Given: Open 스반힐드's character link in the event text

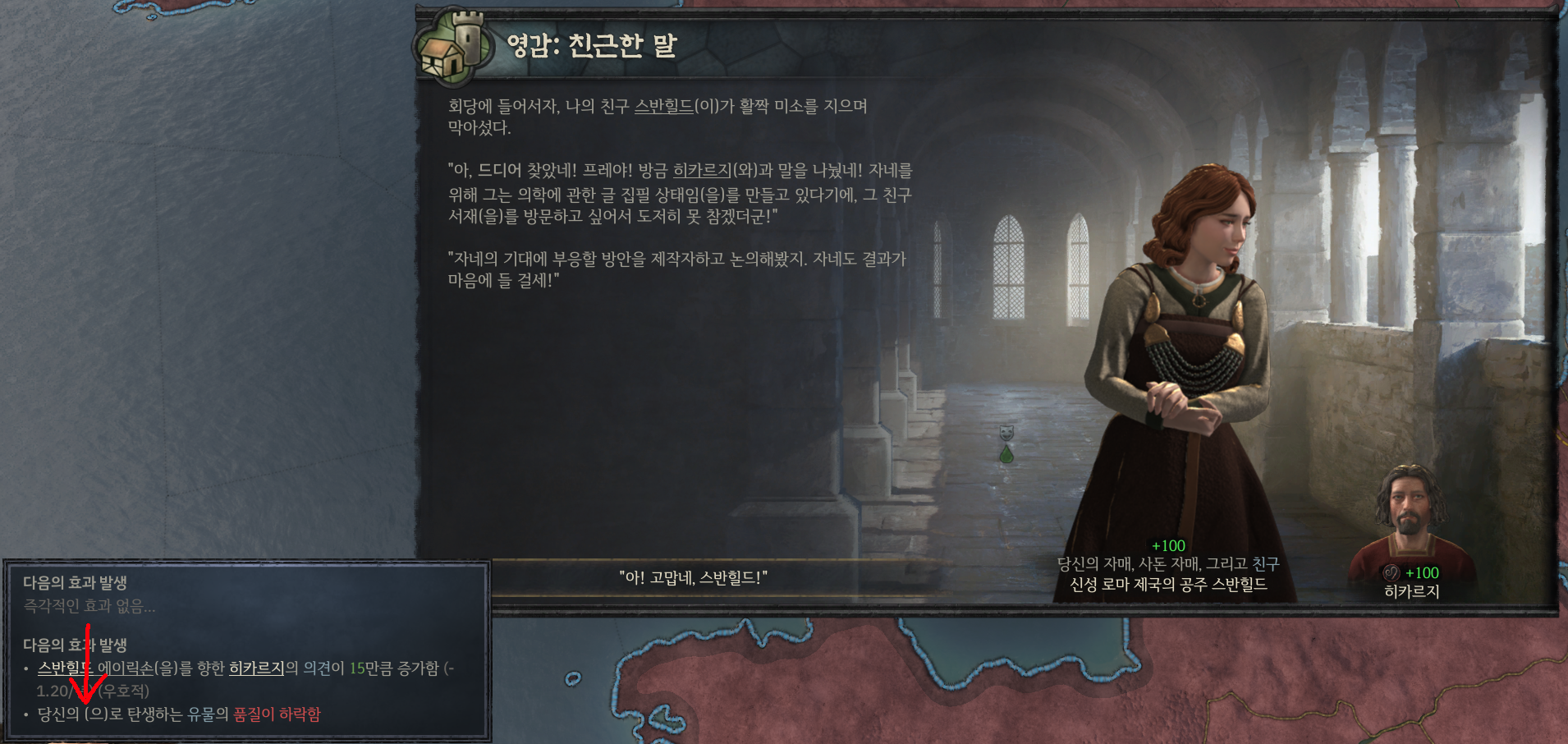Looking at the screenshot, I should tap(665, 106).
